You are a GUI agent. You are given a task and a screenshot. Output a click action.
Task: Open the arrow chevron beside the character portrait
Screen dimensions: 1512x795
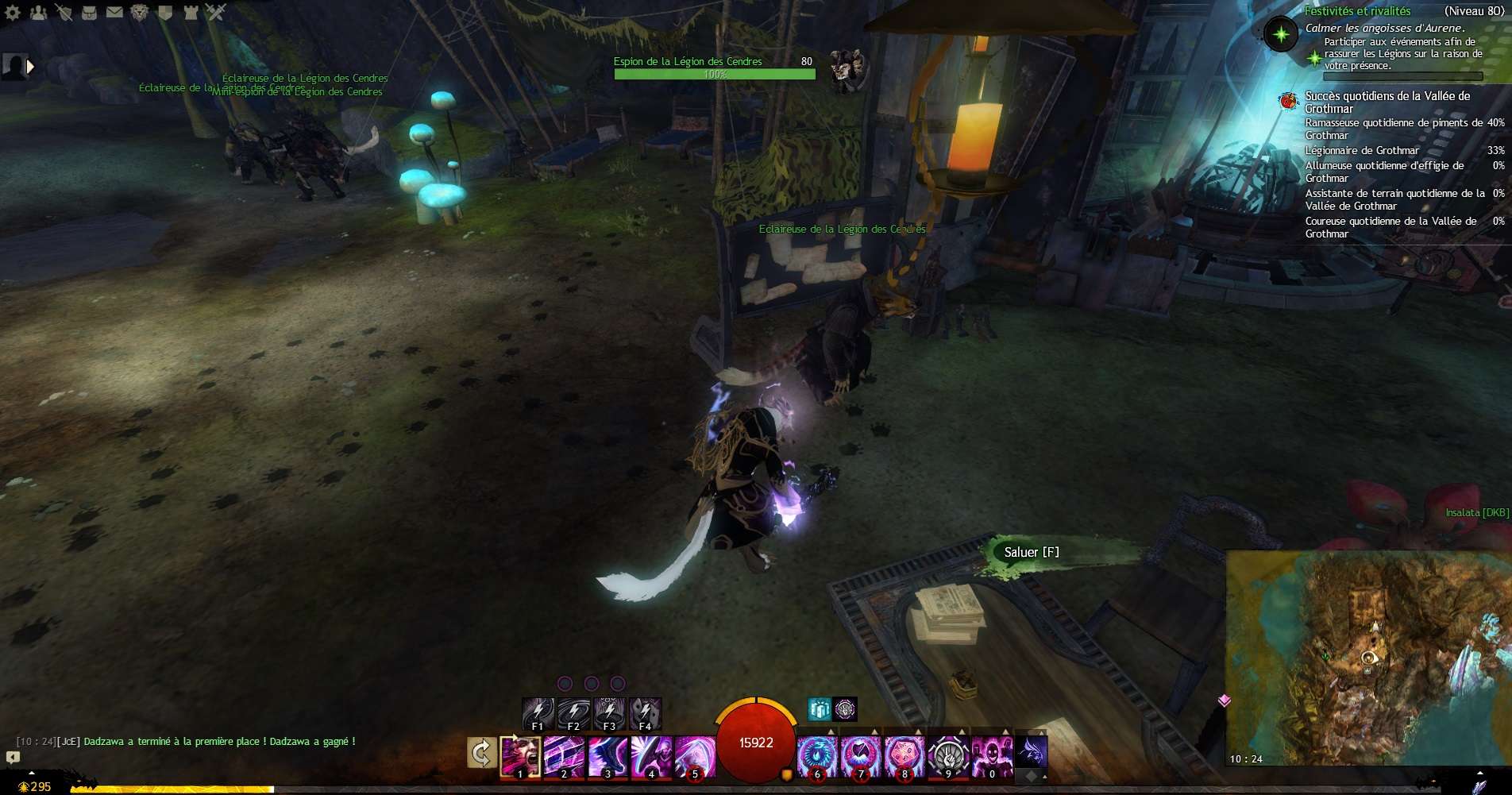29,66
